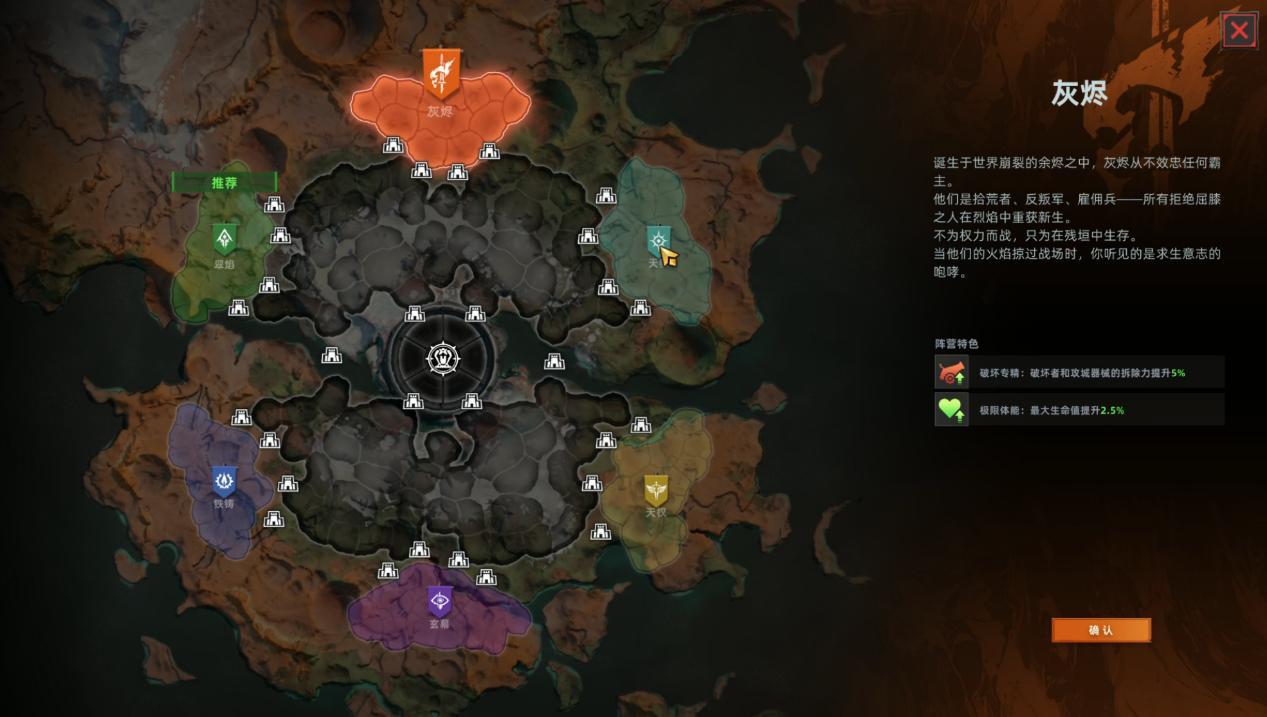Image resolution: width=1267 pixels, height=717 pixels.
Task: Select the purple 玄幕 faction banner
Action: tap(439, 601)
